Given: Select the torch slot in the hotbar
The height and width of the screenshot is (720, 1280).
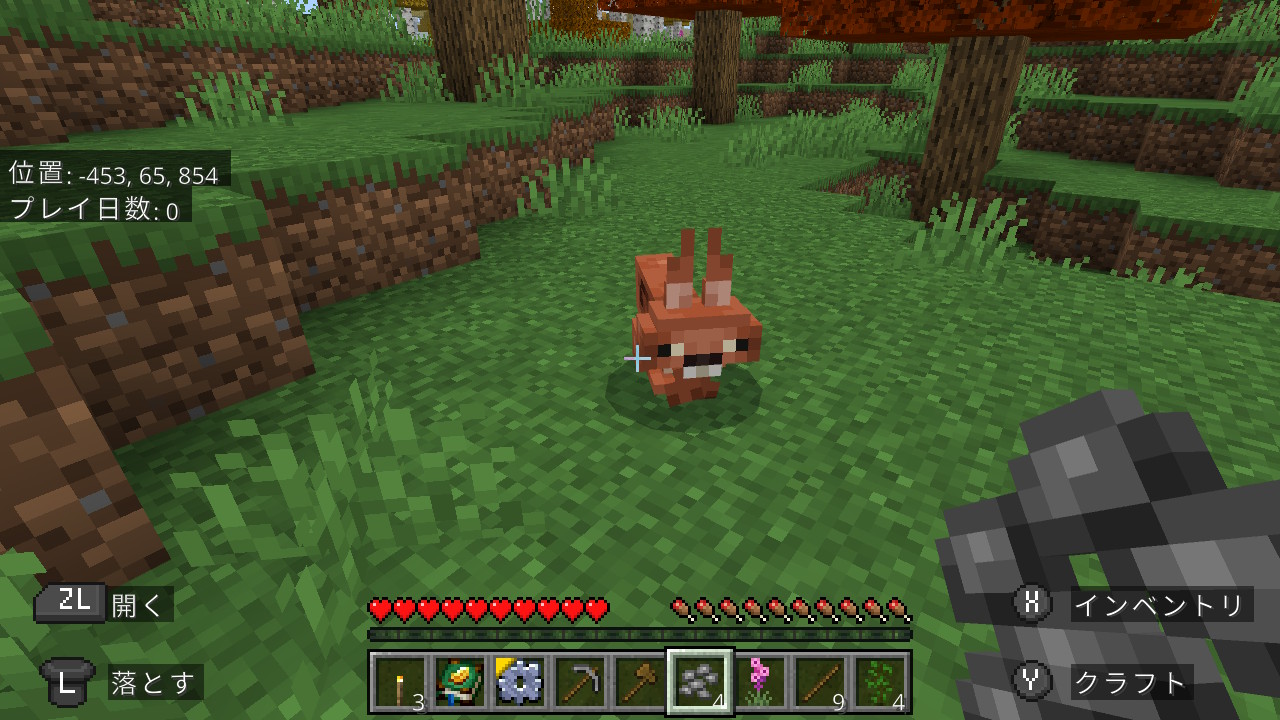Looking at the screenshot, I should [x=400, y=682].
